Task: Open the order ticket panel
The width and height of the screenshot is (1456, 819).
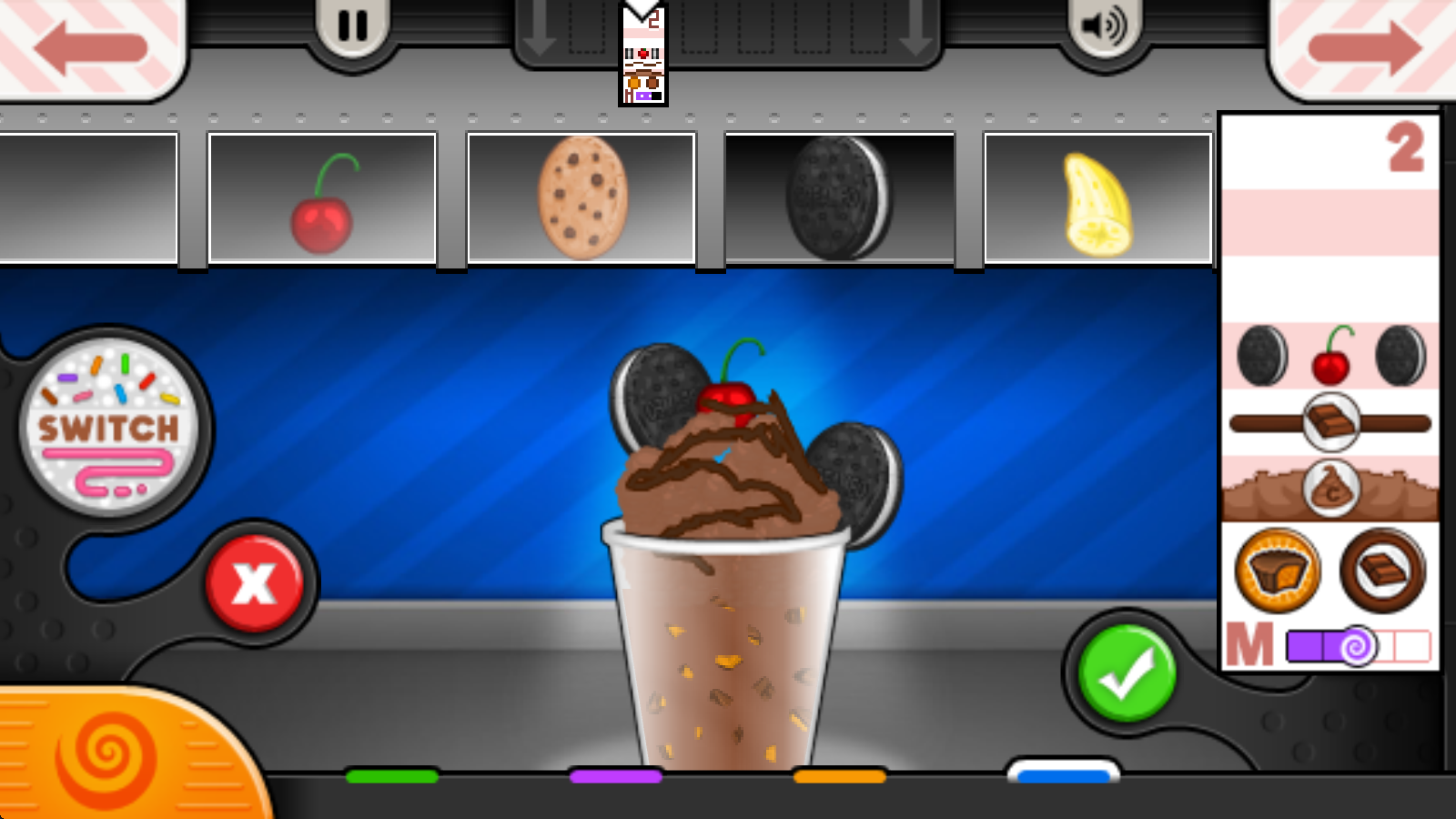Action: tap(1330, 391)
